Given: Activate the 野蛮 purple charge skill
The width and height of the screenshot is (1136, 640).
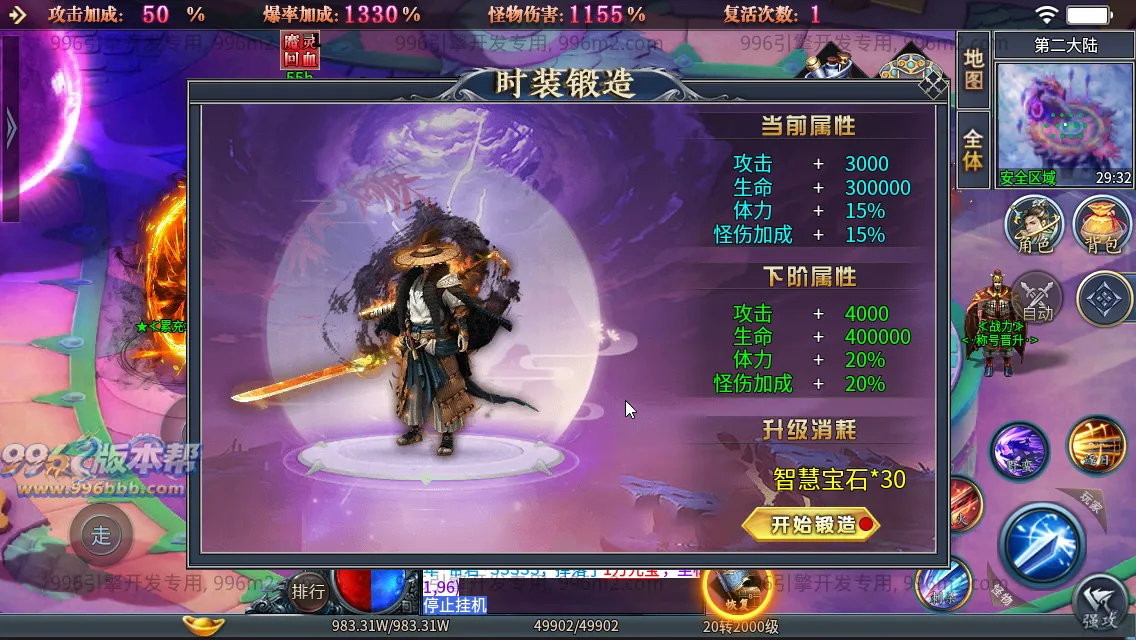Looking at the screenshot, I should (x=1019, y=451).
